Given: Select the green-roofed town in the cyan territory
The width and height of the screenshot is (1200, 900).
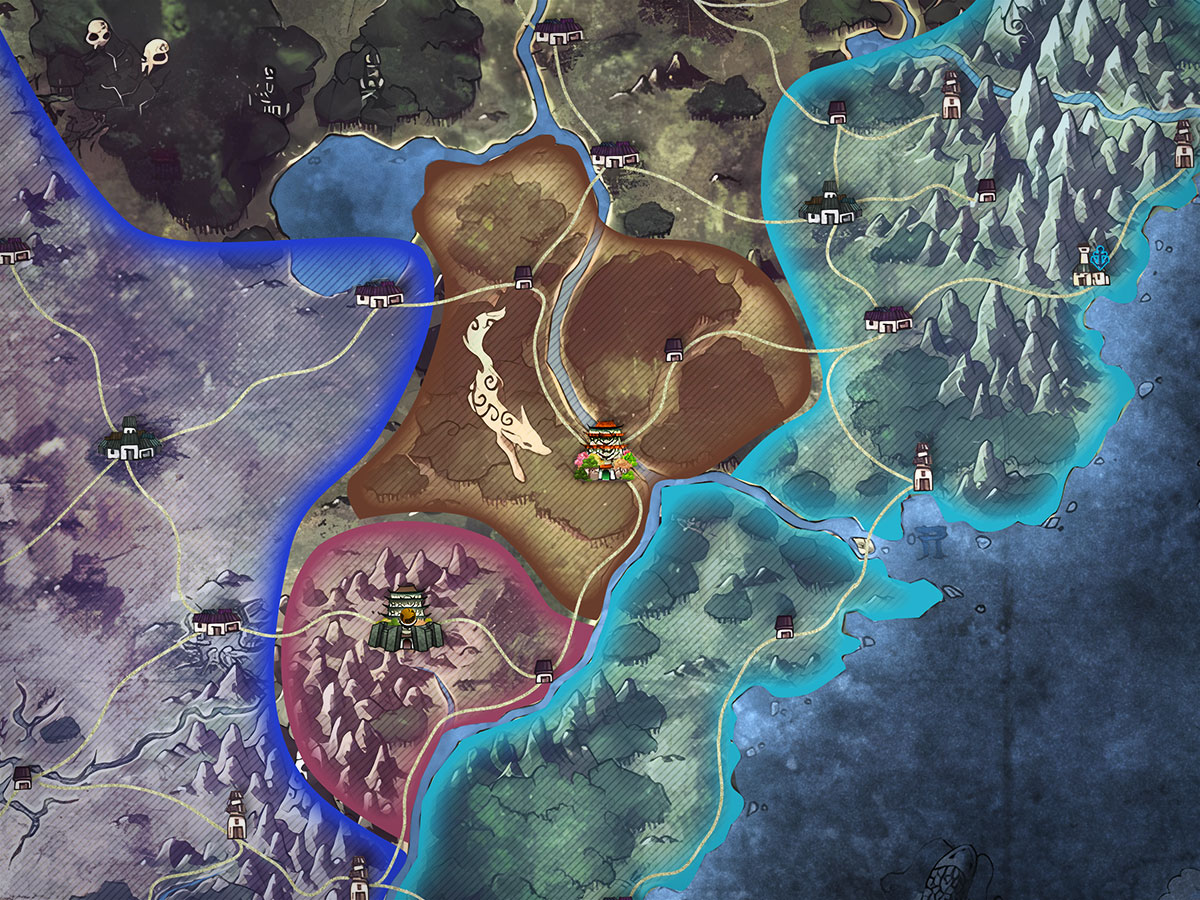Looking at the screenshot, I should (831, 203).
